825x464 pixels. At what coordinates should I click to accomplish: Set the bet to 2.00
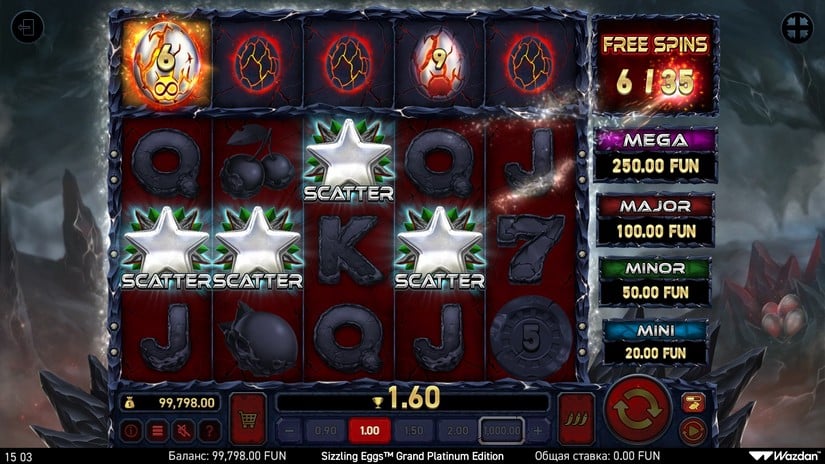click(x=456, y=430)
